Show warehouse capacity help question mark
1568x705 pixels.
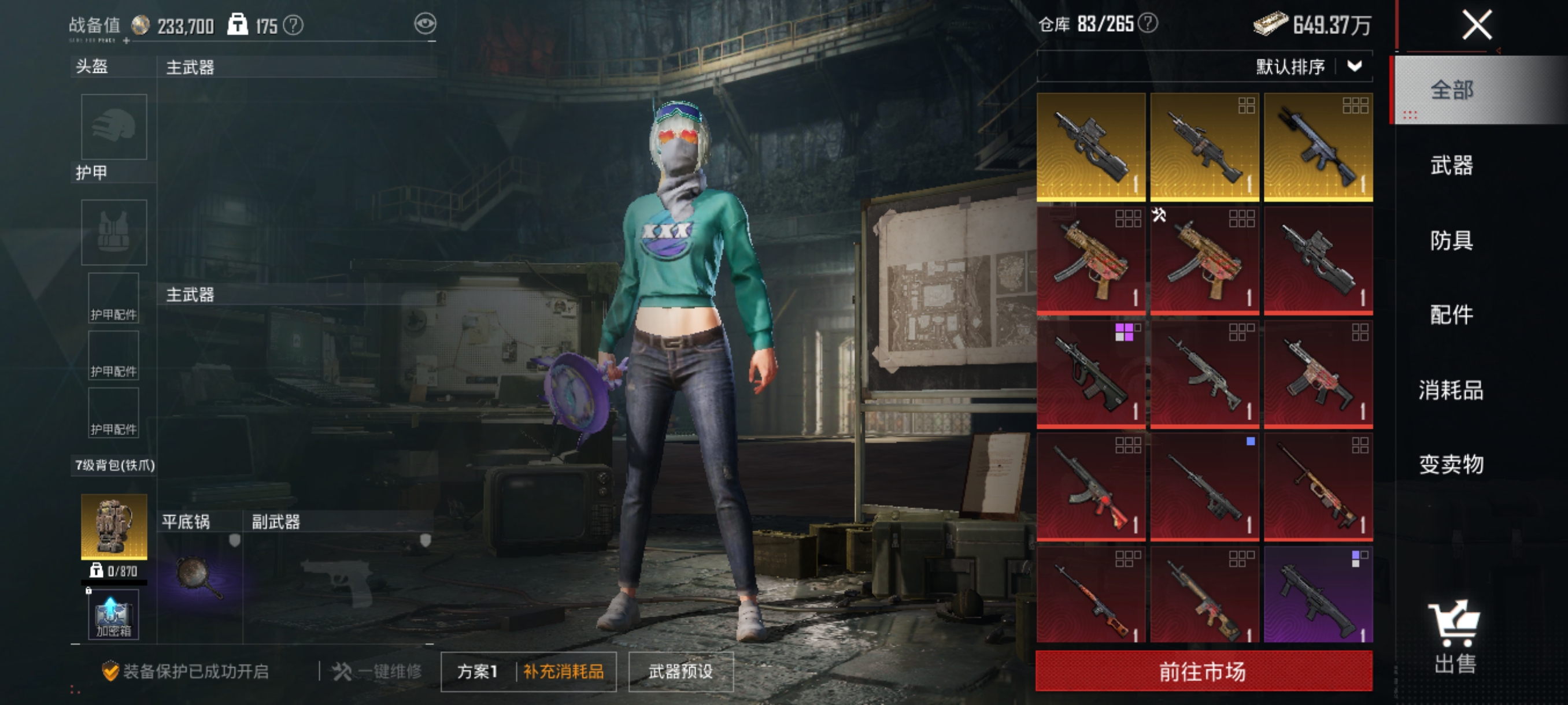[x=1148, y=24]
